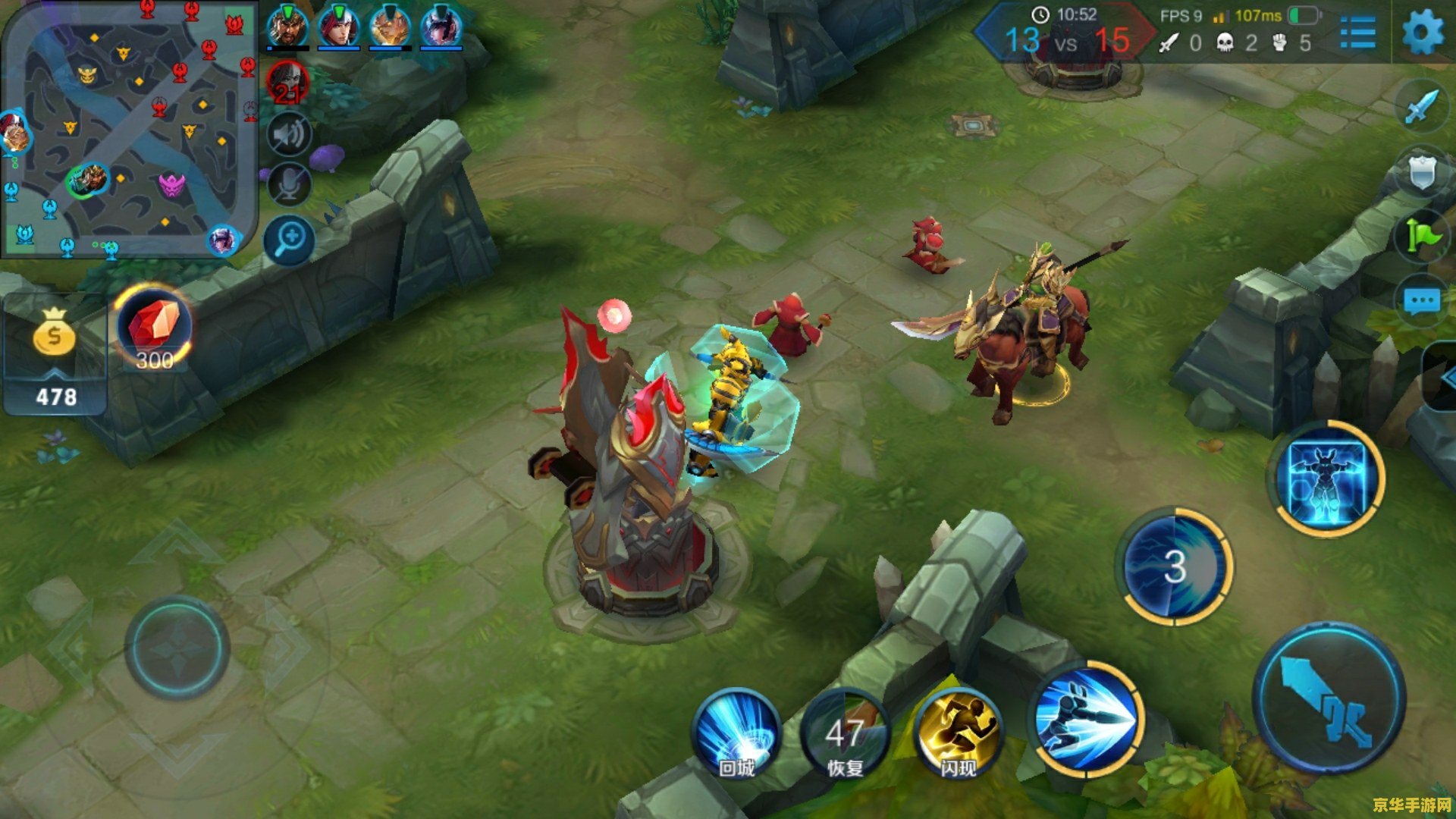The height and width of the screenshot is (819, 1456).
Task: Toggle the speaker sound button
Action: pos(289,136)
